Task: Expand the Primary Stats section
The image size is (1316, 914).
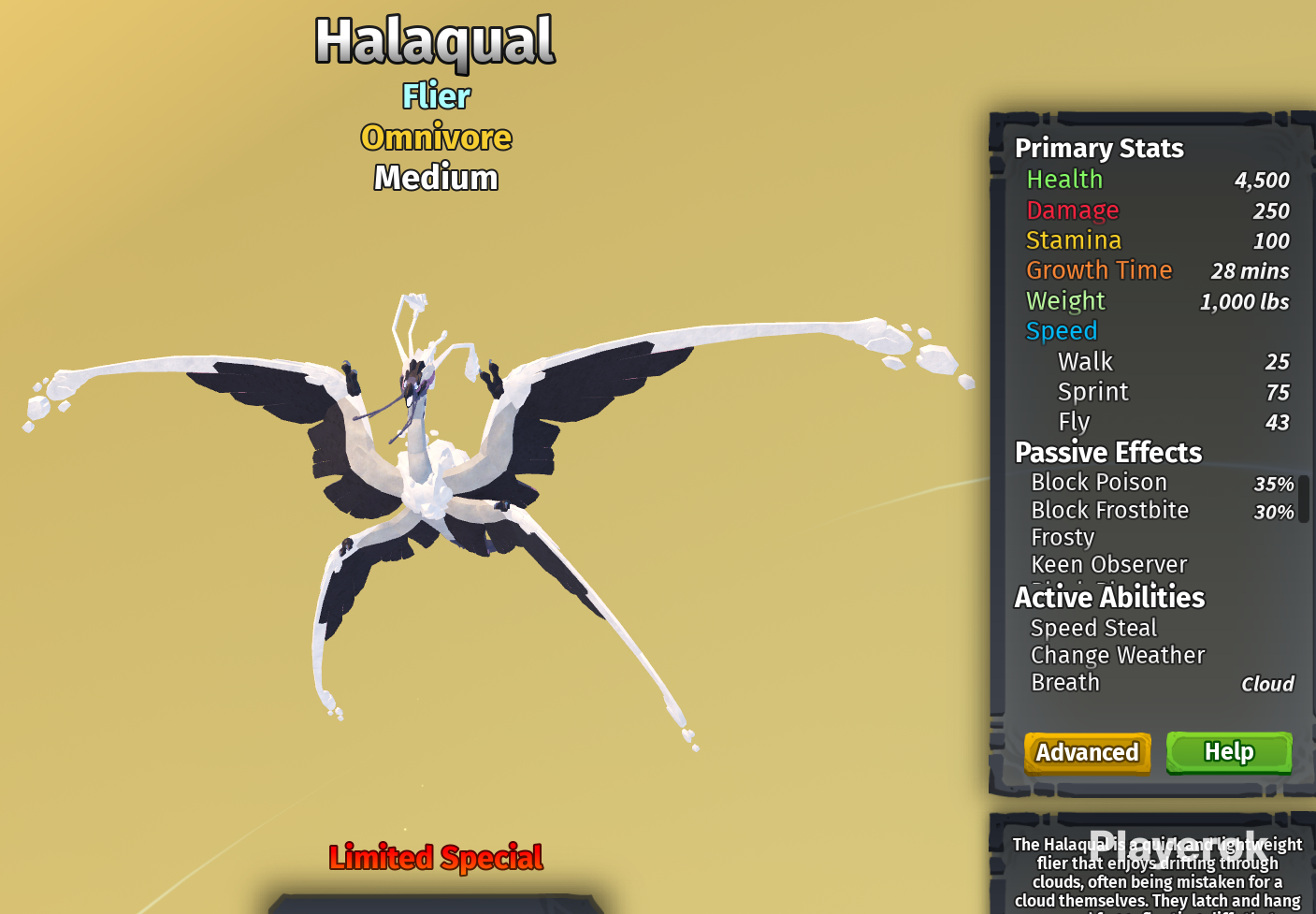Action: pyautogui.click(x=1099, y=149)
